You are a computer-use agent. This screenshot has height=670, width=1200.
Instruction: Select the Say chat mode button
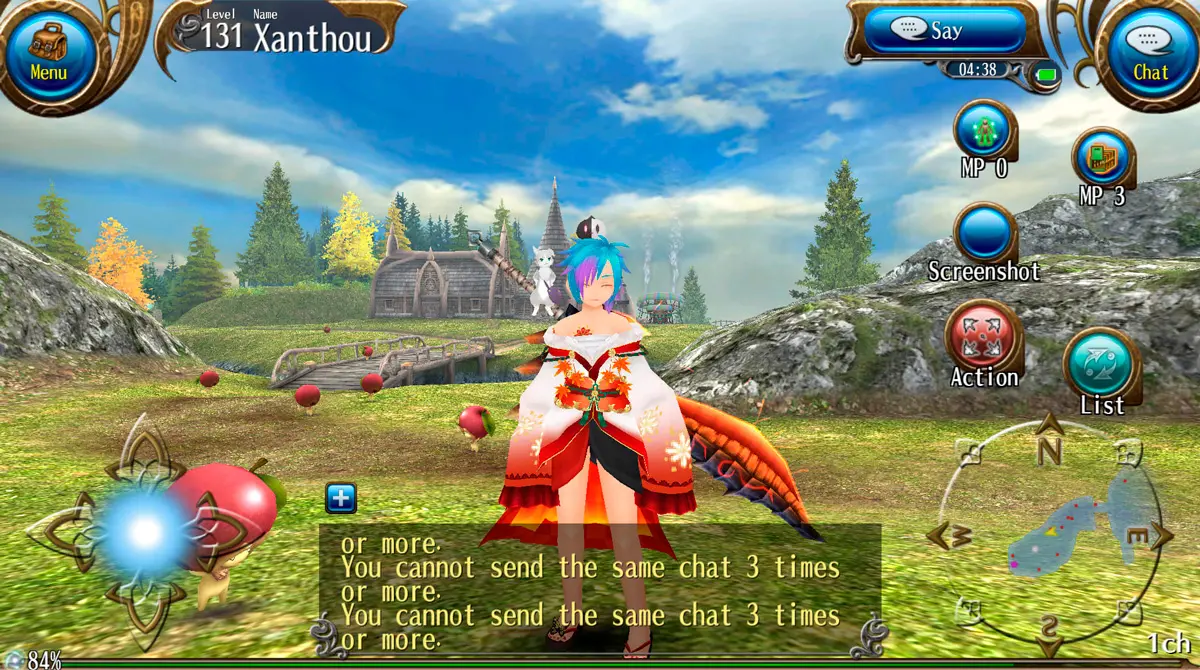[944, 31]
